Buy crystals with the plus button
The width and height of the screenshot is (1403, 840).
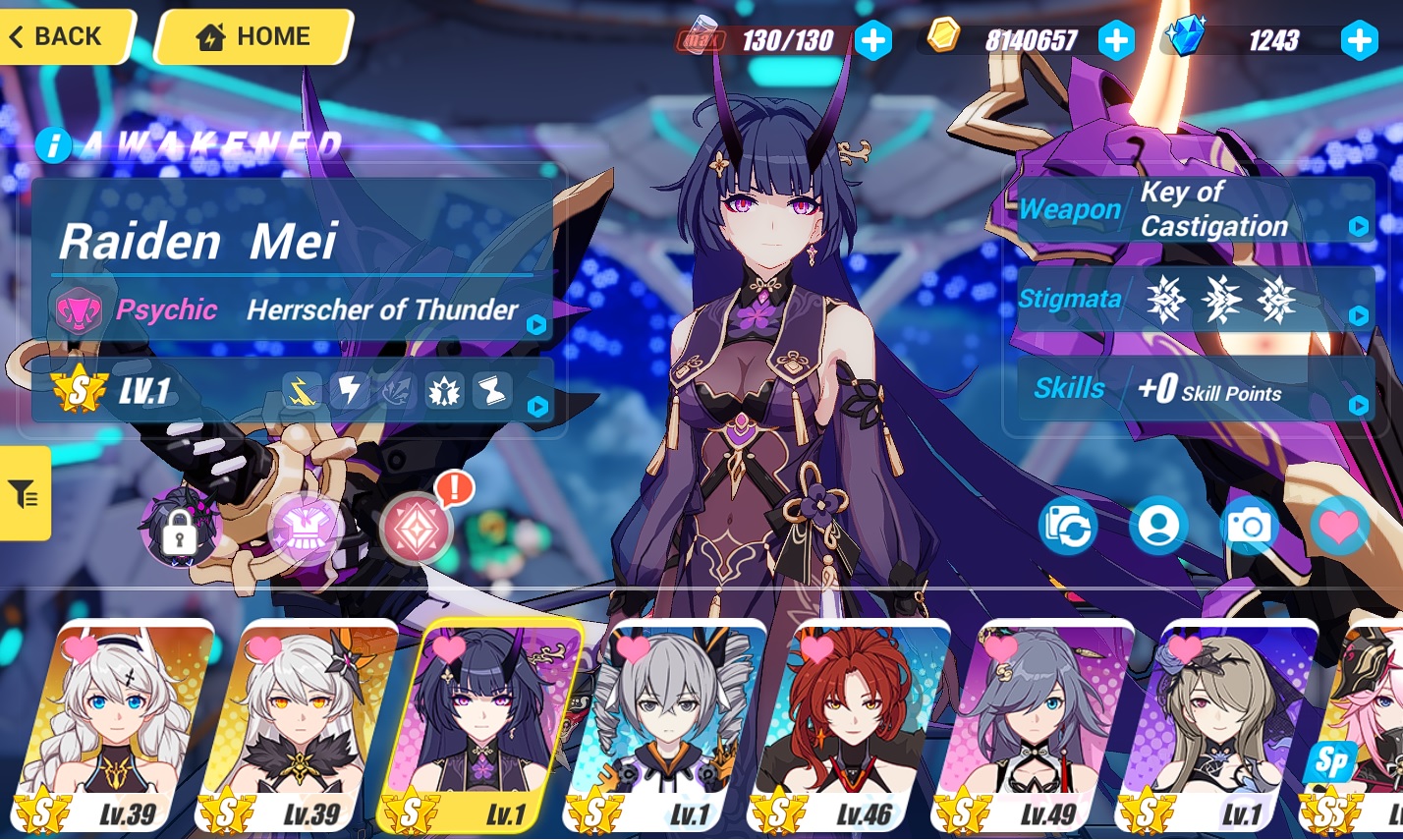click(x=1359, y=40)
